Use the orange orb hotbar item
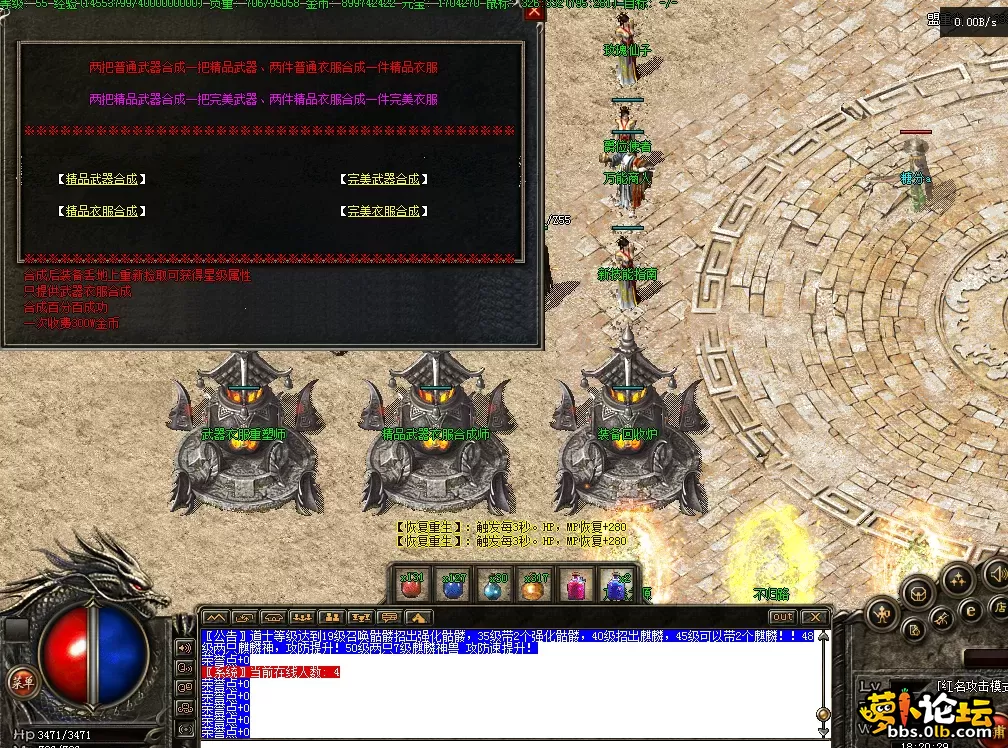Screen dimensions: 1008x748 (535, 585)
